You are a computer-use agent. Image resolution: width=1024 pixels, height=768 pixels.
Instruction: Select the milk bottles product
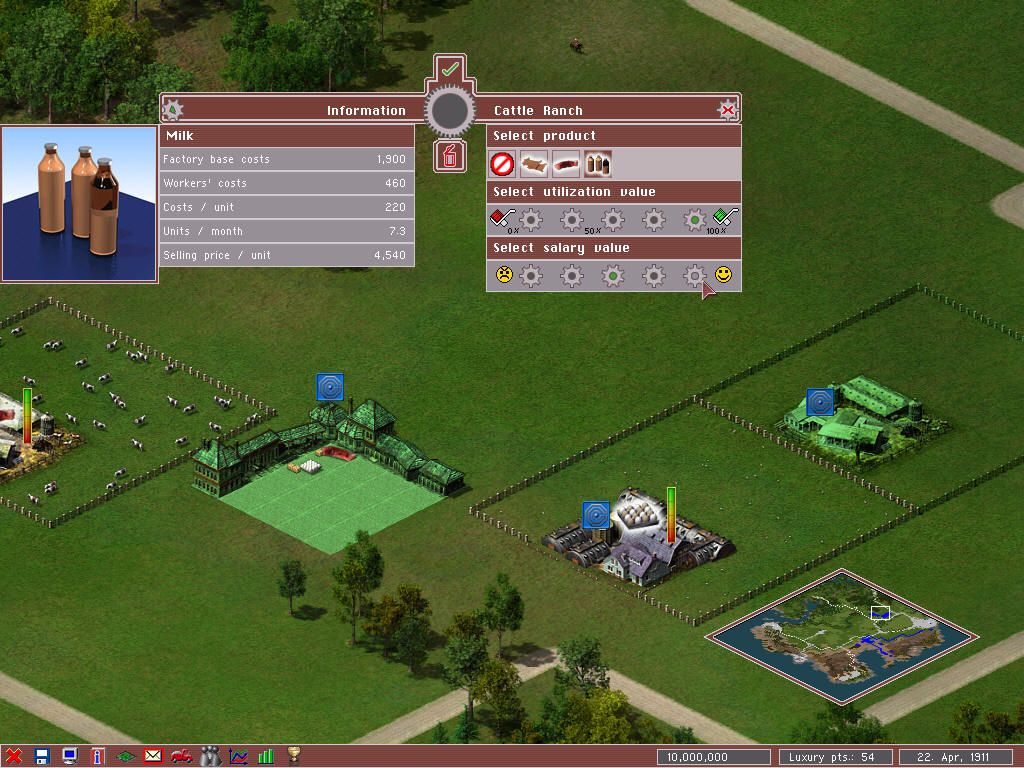[x=597, y=164]
